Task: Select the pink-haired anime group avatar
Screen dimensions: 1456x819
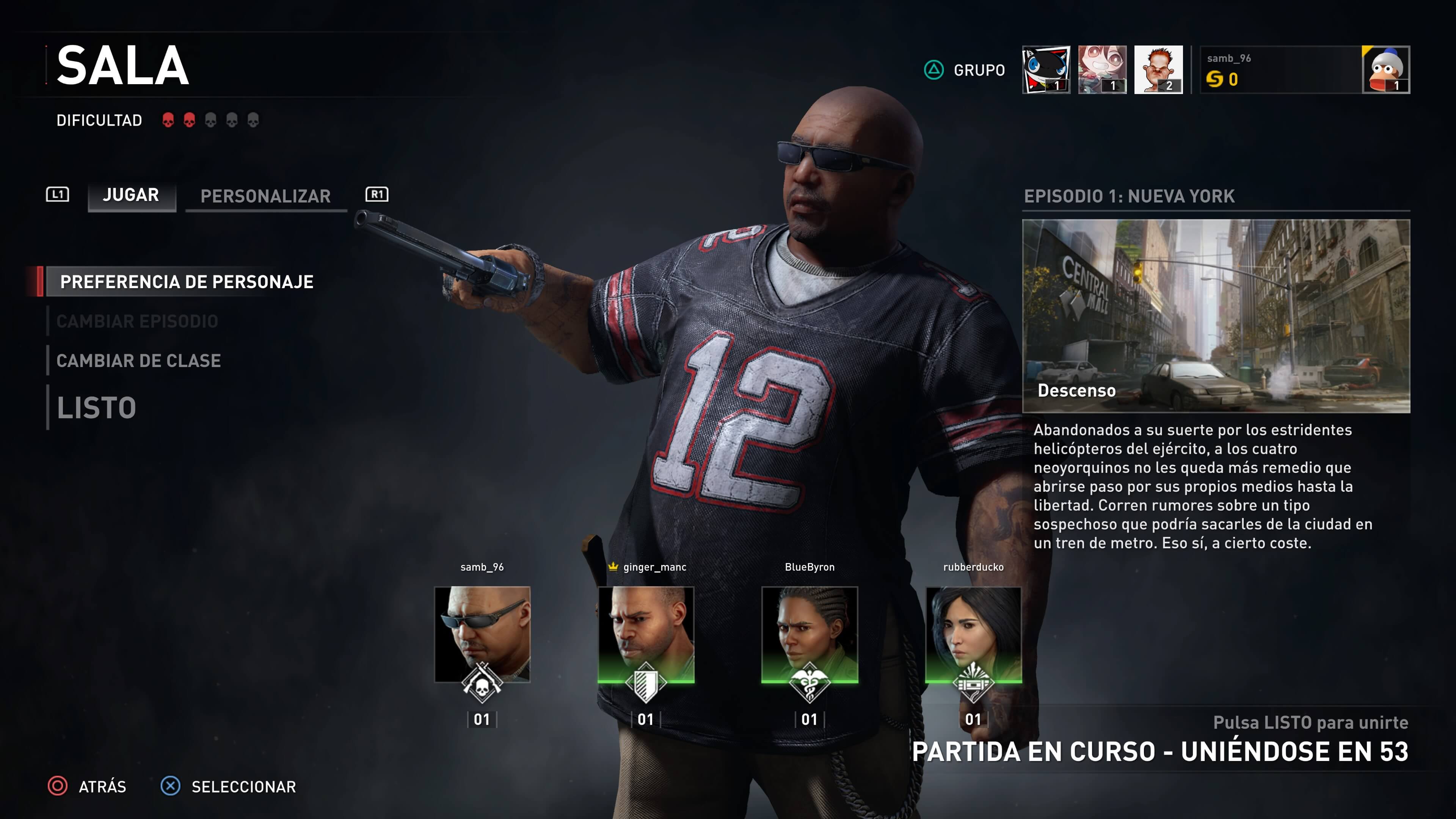Action: click(1101, 69)
